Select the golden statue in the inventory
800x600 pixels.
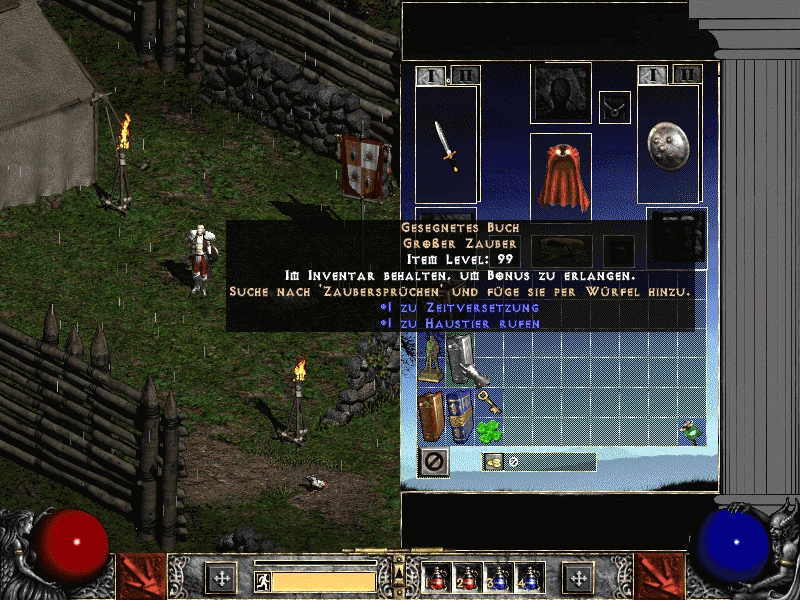tap(430, 359)
